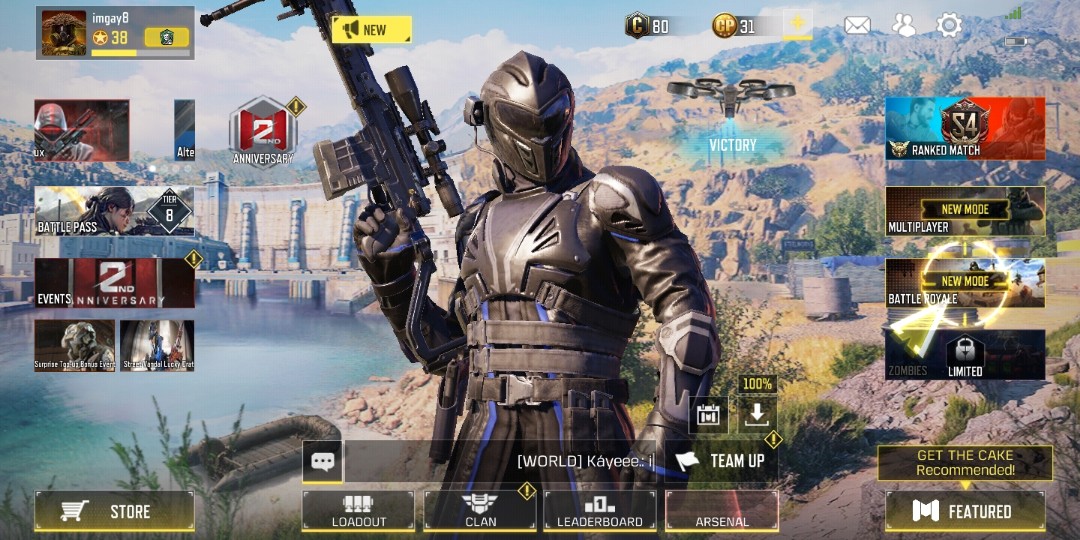Viewport: 1080px width, 540px height.
Task: Choose Multiplayer mode
Action: (x=965, y=211)
